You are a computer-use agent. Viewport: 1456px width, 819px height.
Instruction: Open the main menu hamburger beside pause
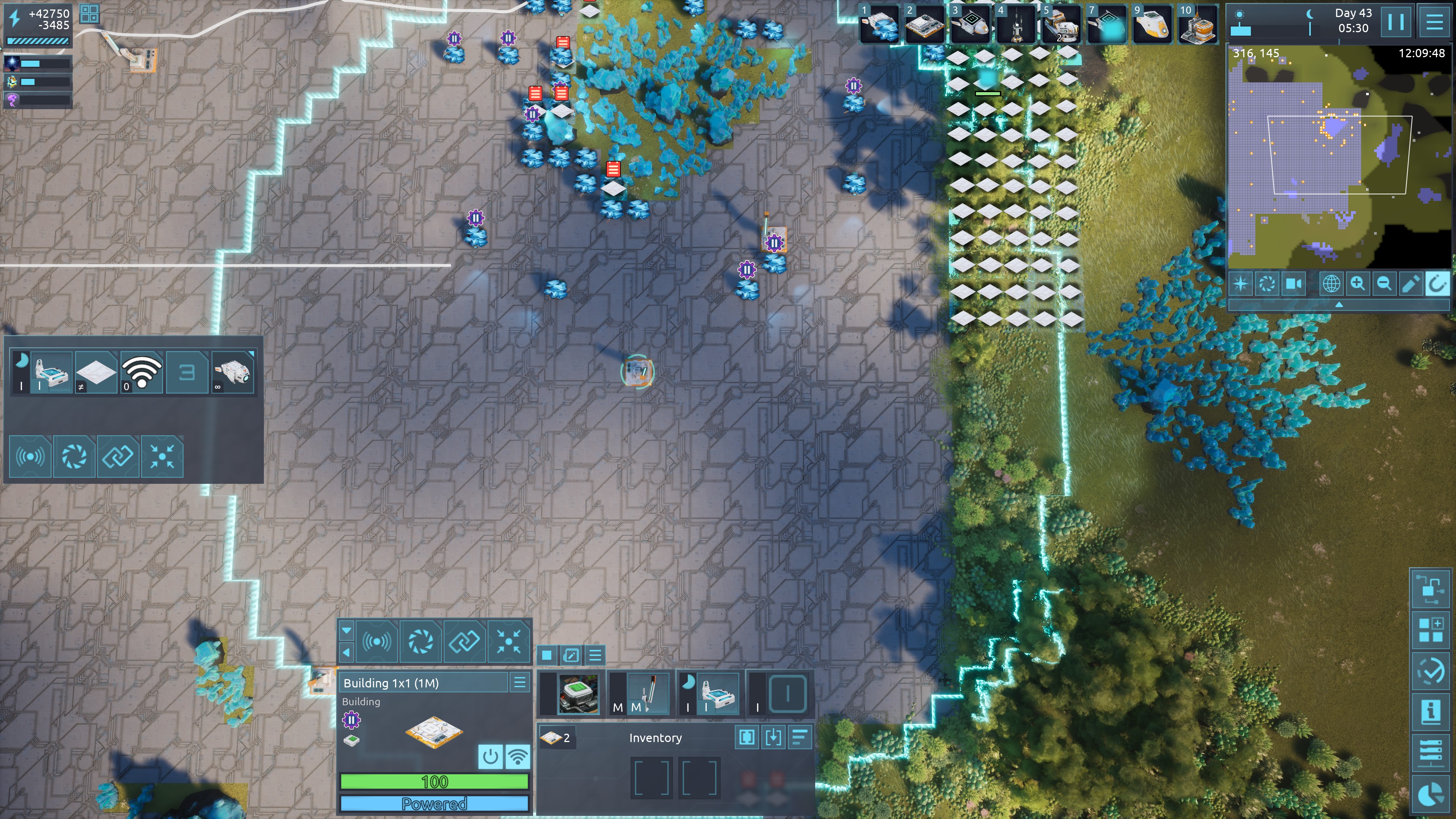point(1434,22)
